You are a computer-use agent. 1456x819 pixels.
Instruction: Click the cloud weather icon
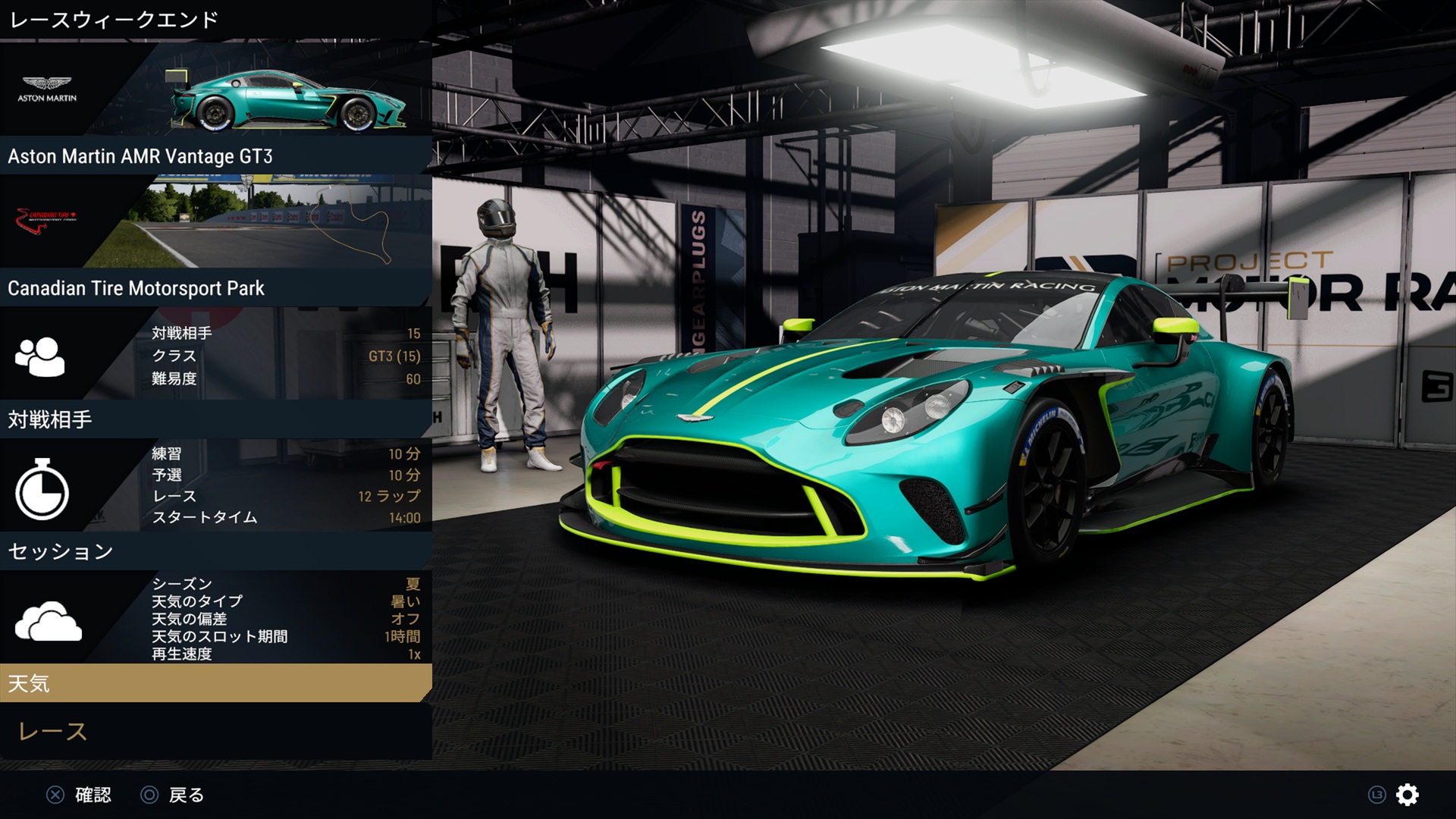(48, 622)
